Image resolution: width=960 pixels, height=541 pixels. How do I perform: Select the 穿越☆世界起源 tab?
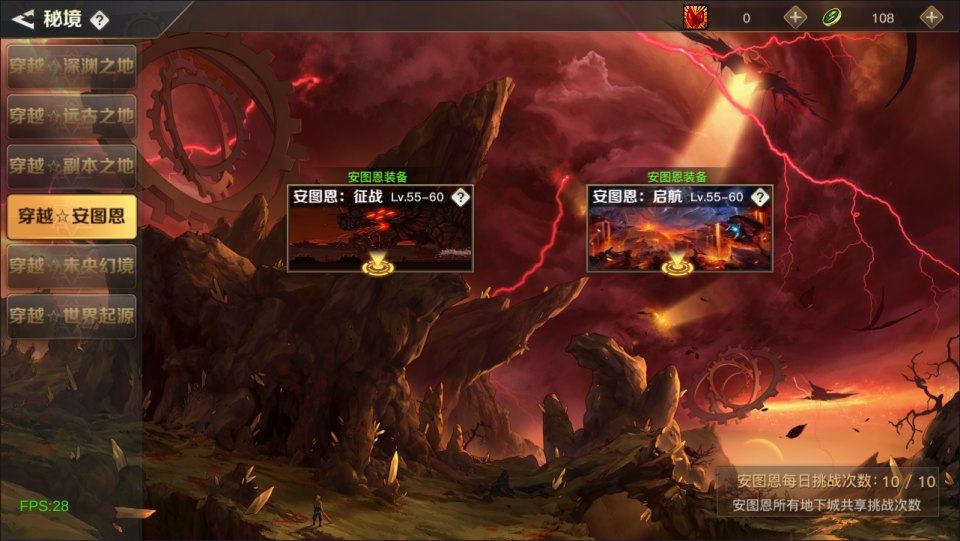point(71,316)
